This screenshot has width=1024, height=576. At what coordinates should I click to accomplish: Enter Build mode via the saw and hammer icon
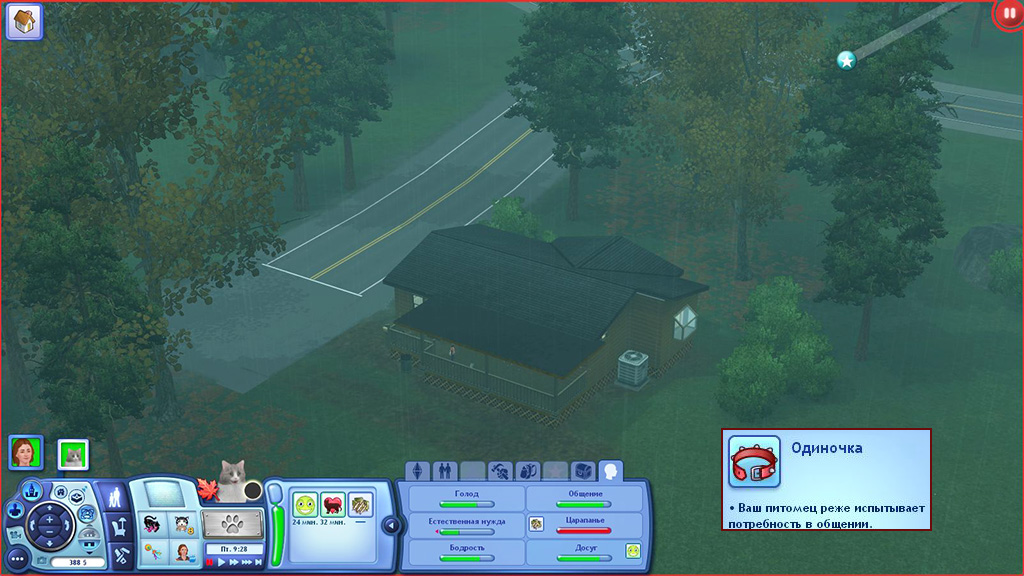[x=120, y=553]
